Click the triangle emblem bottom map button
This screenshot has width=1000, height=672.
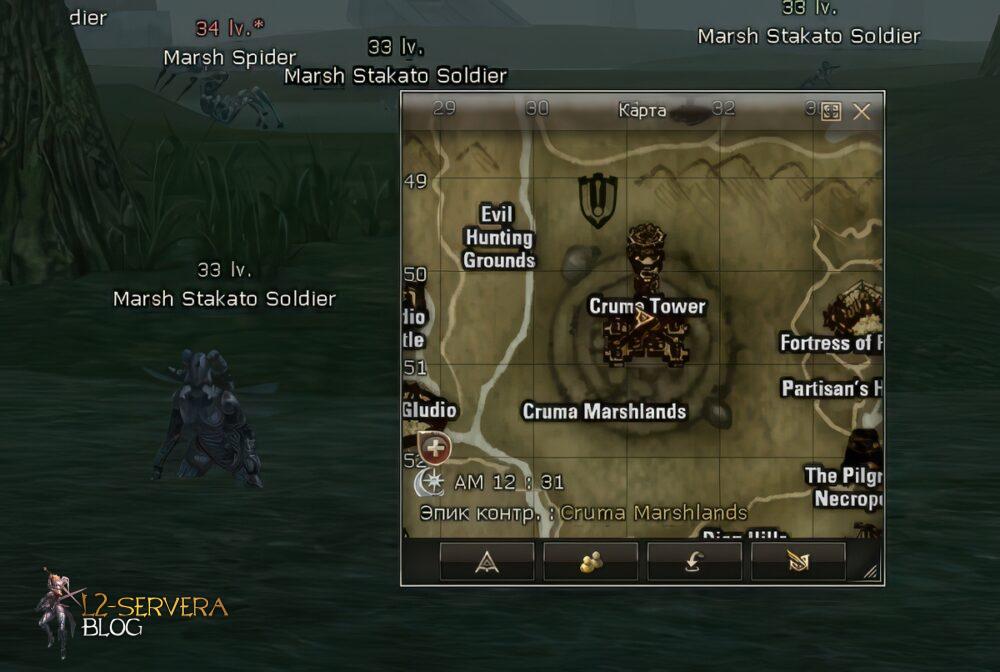click(487, 561)
